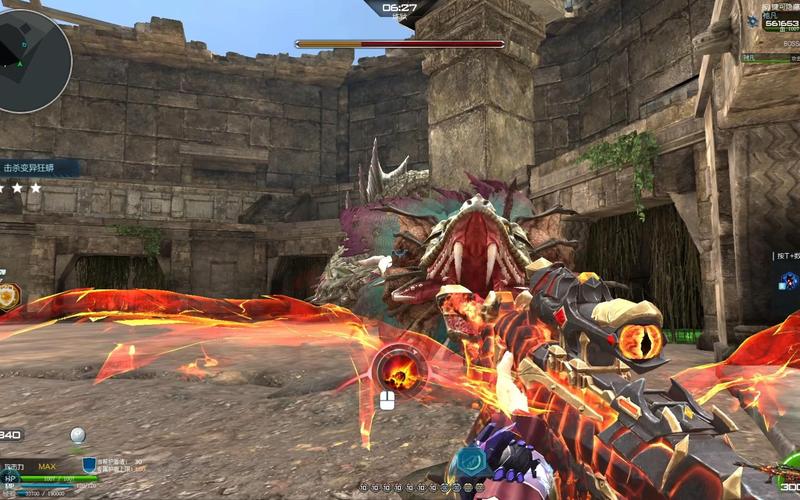Click the blue armor shield icon

coord(89,464)
